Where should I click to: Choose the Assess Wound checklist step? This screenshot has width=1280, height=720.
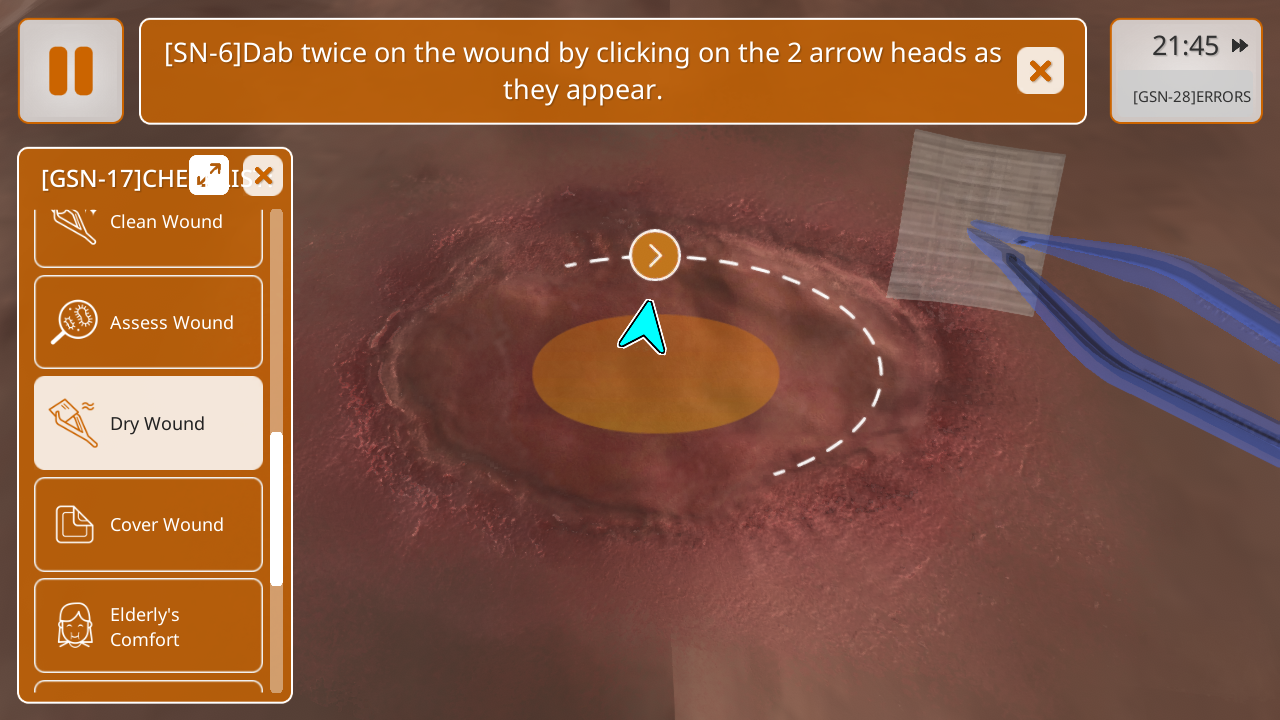(148, 322)
